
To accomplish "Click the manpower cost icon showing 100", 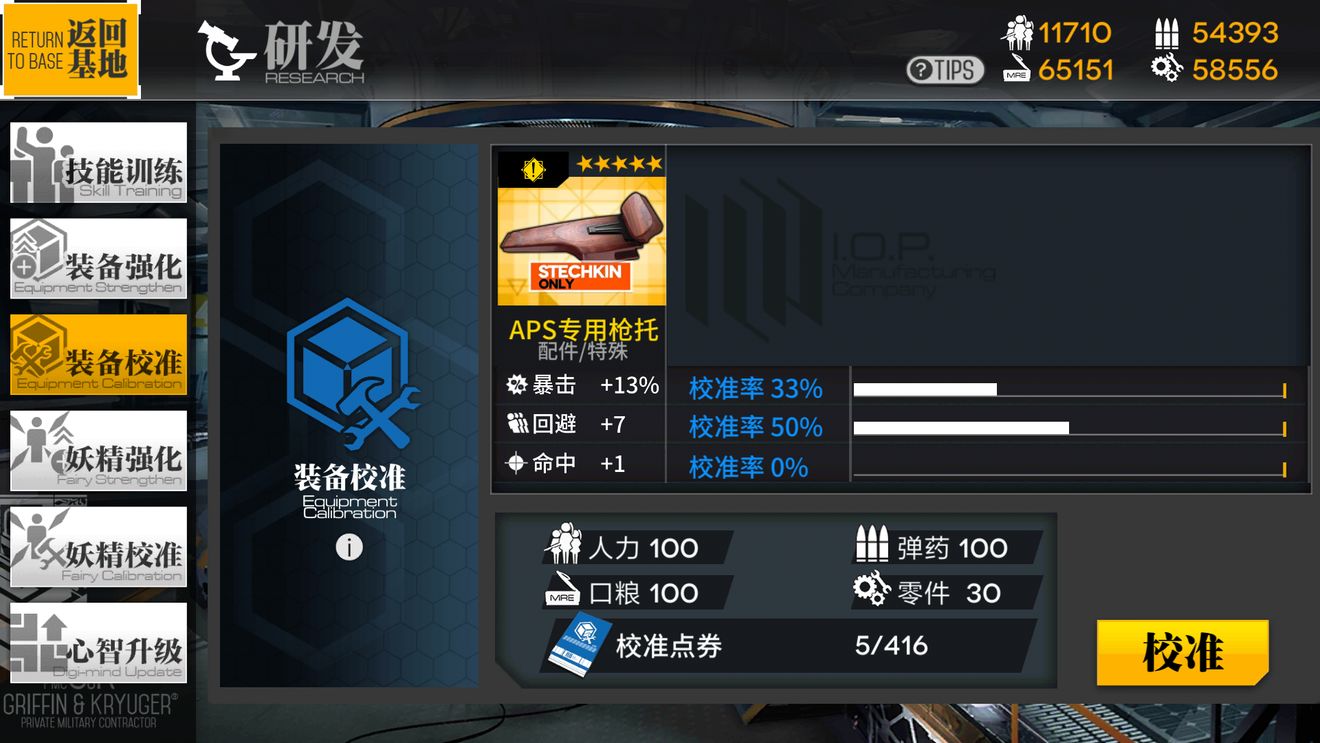I will pyautogui.click(x=566, y=545).
